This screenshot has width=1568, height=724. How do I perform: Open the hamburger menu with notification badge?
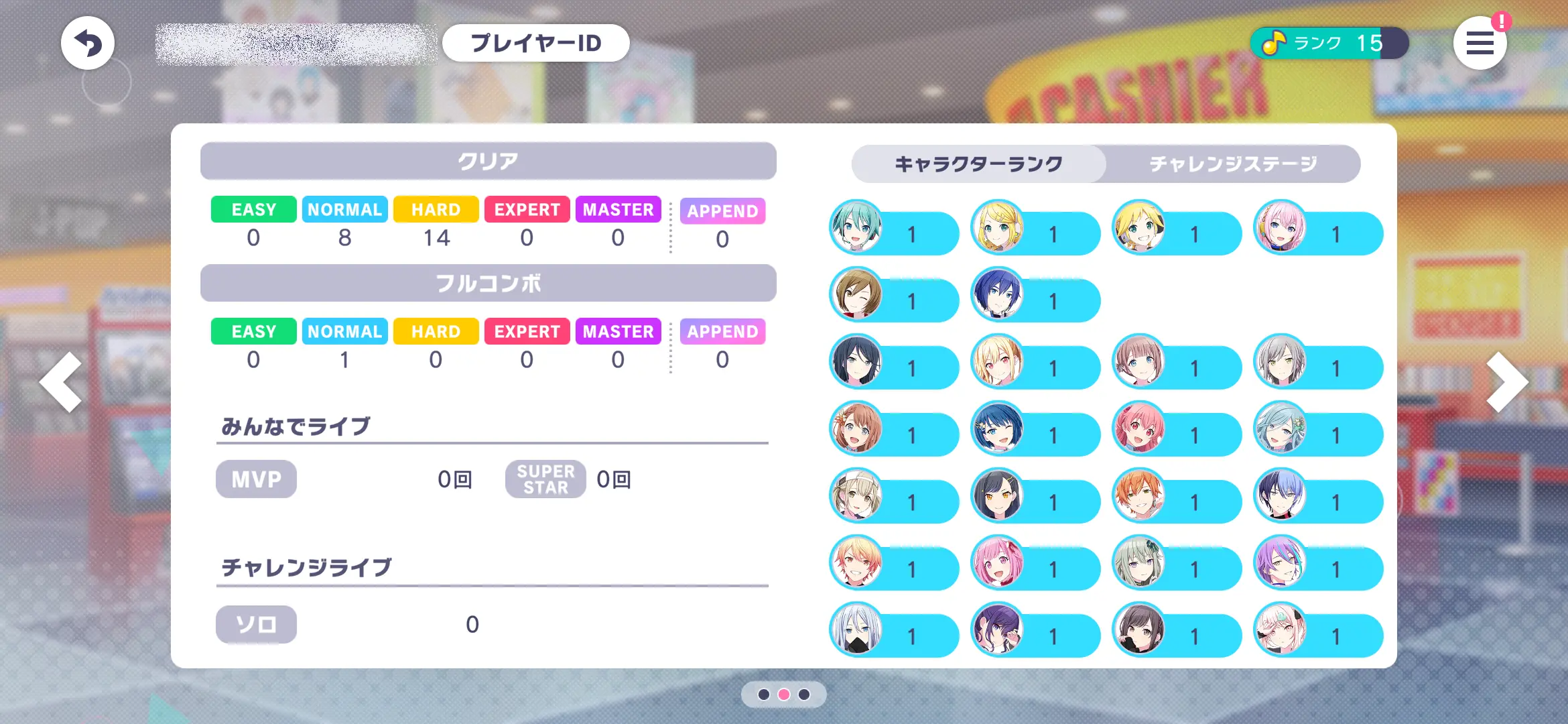click(x=1480, y=43)
